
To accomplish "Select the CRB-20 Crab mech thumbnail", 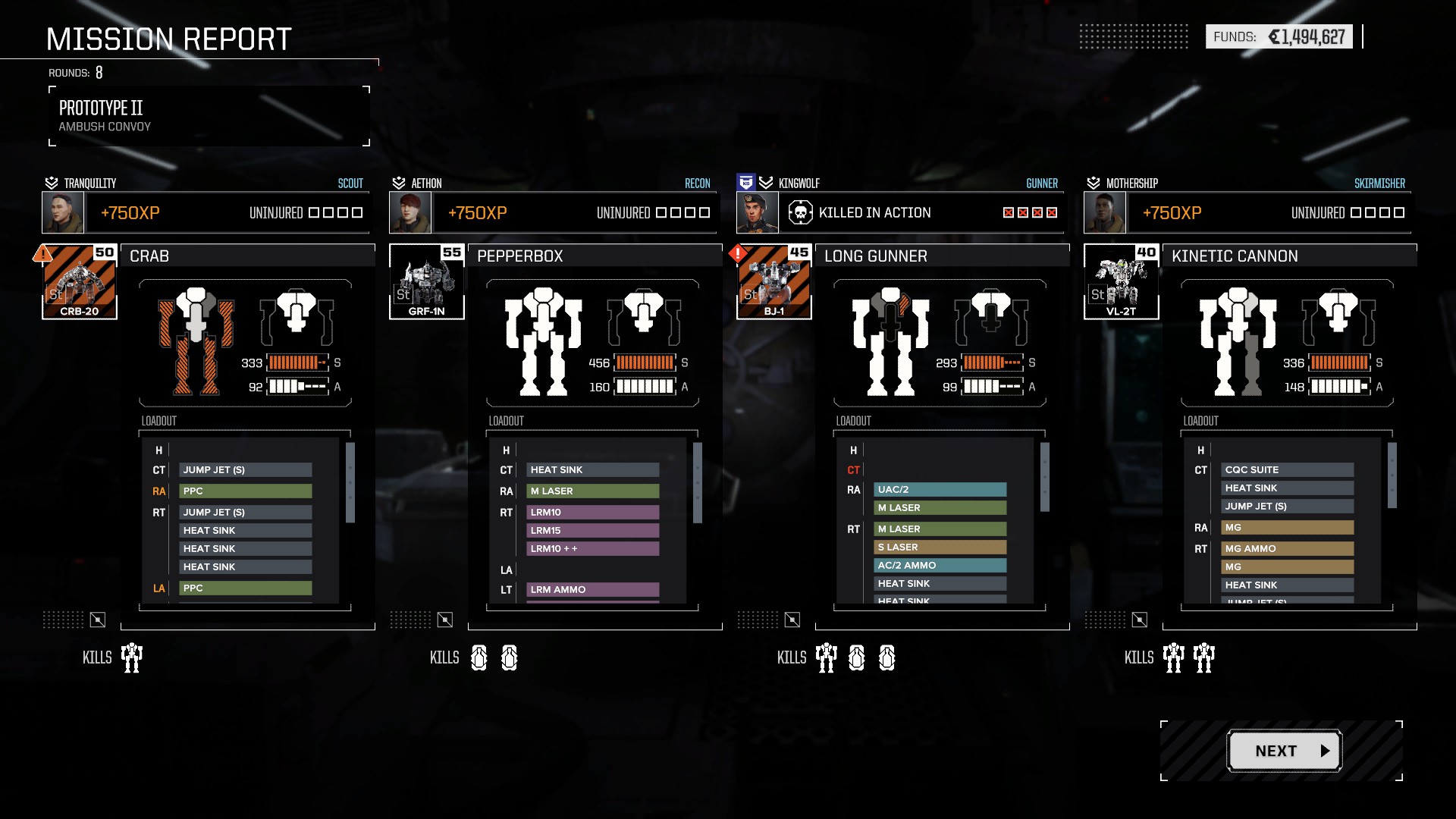I will coord(80,281).
